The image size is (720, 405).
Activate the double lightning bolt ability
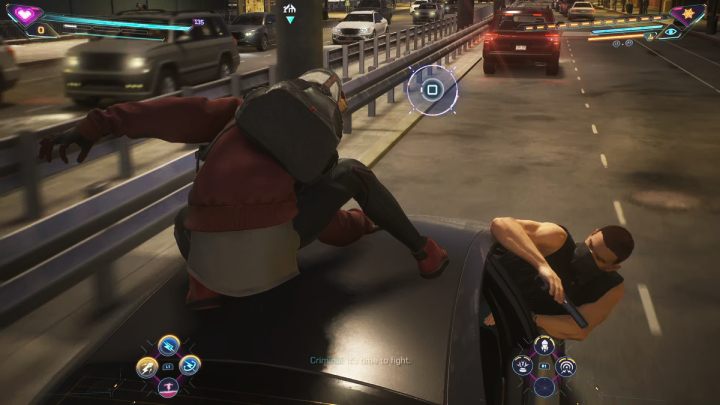[x=169, y=344]
